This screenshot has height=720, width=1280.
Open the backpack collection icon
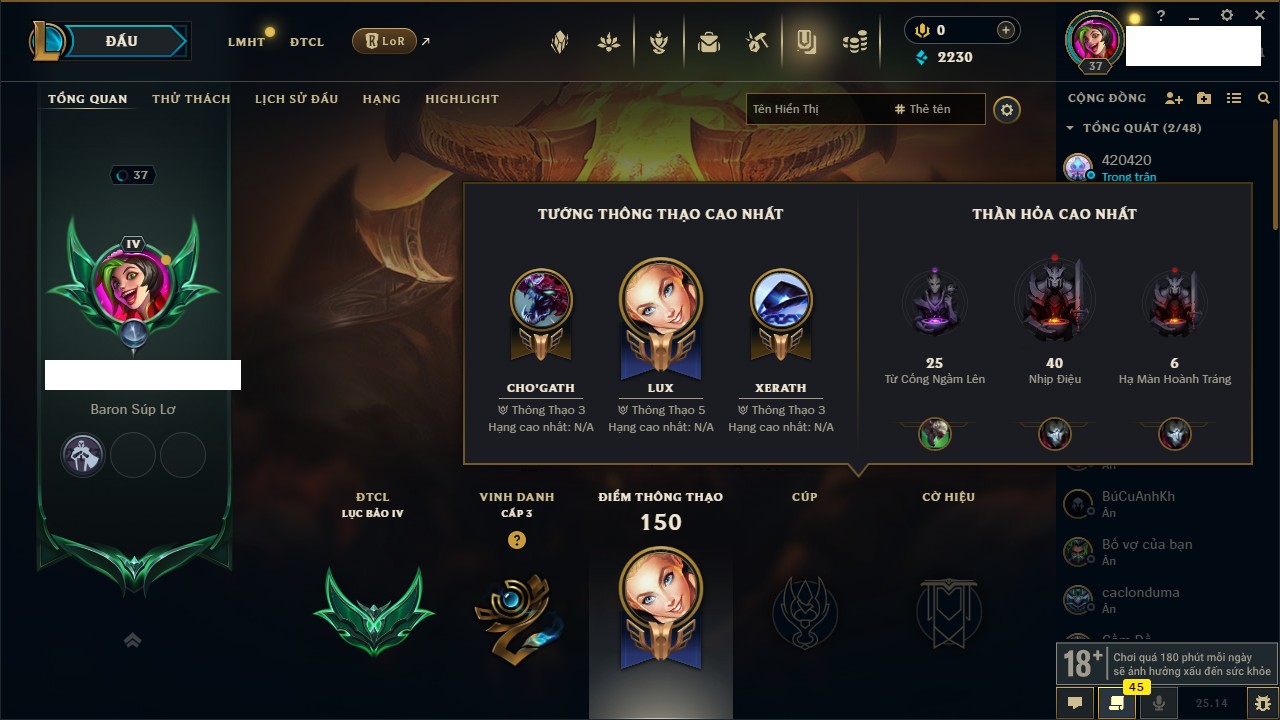(709, 42)
